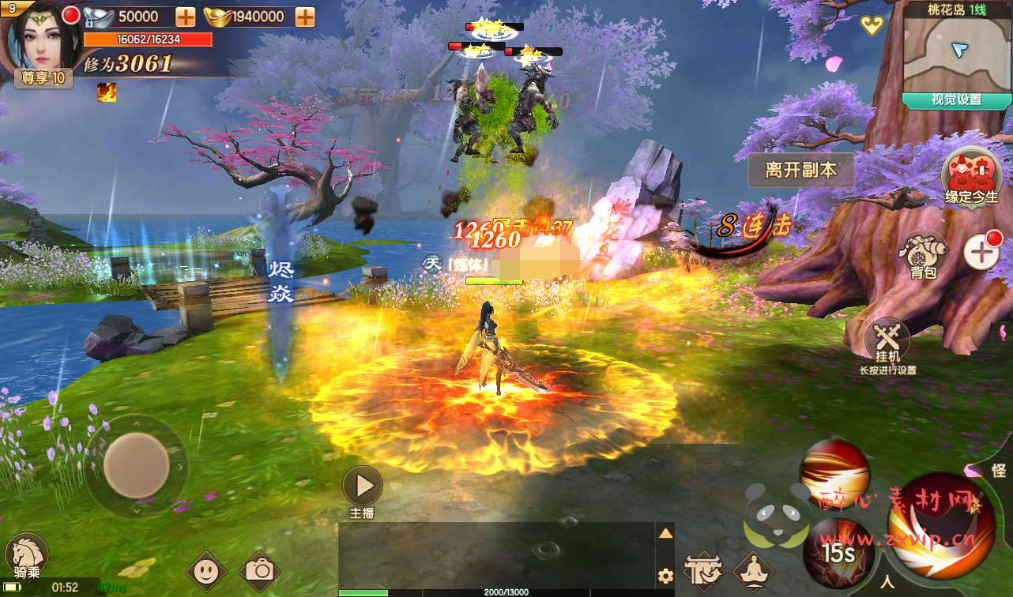Add gold ingots using the plus beside 1940000

(x=305, y=16)
